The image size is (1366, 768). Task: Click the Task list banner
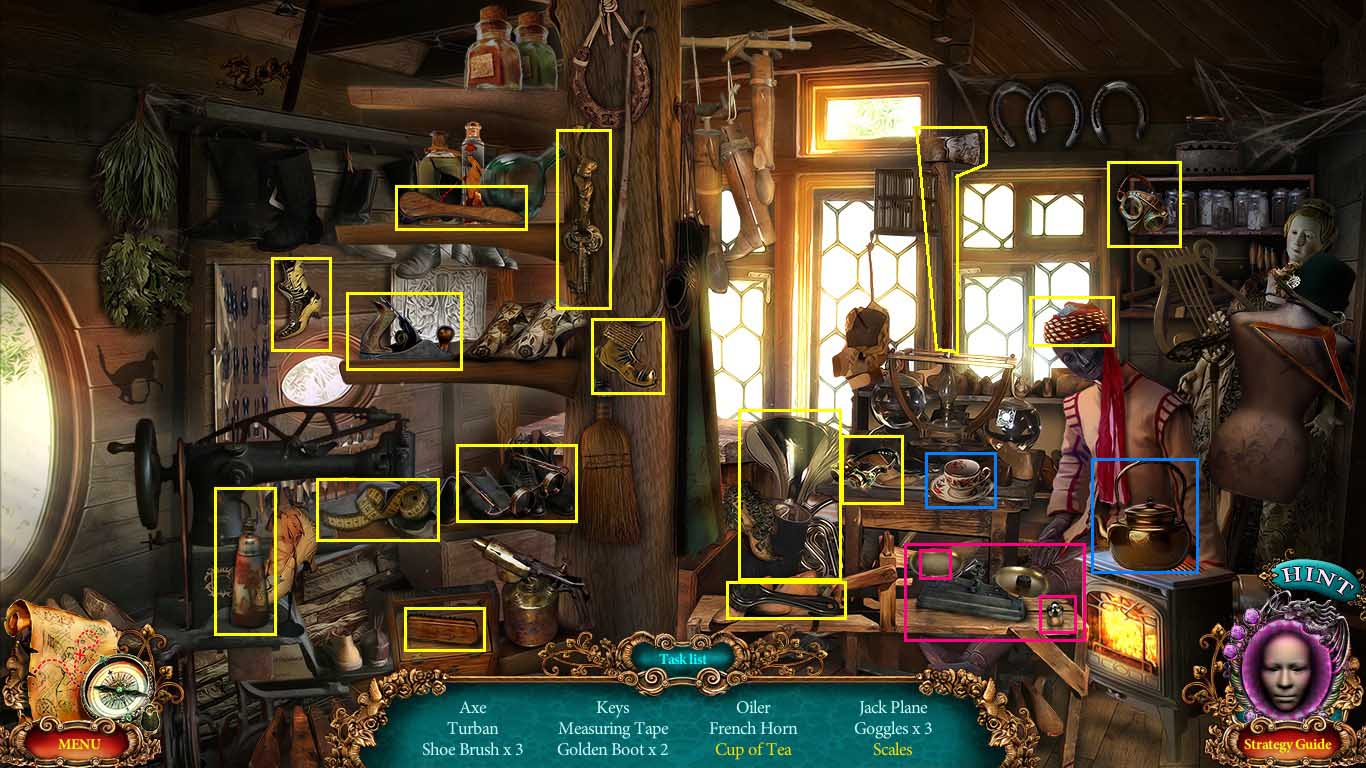[683, 659]
